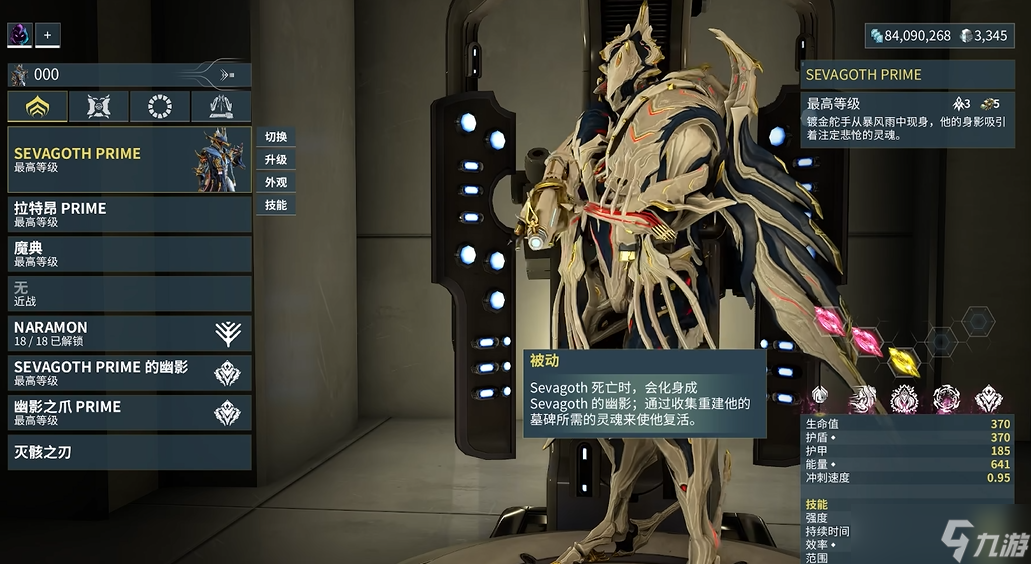1031x564 pixels.
Task: Open the 外观 appearance menu
Action: [276, 183]
